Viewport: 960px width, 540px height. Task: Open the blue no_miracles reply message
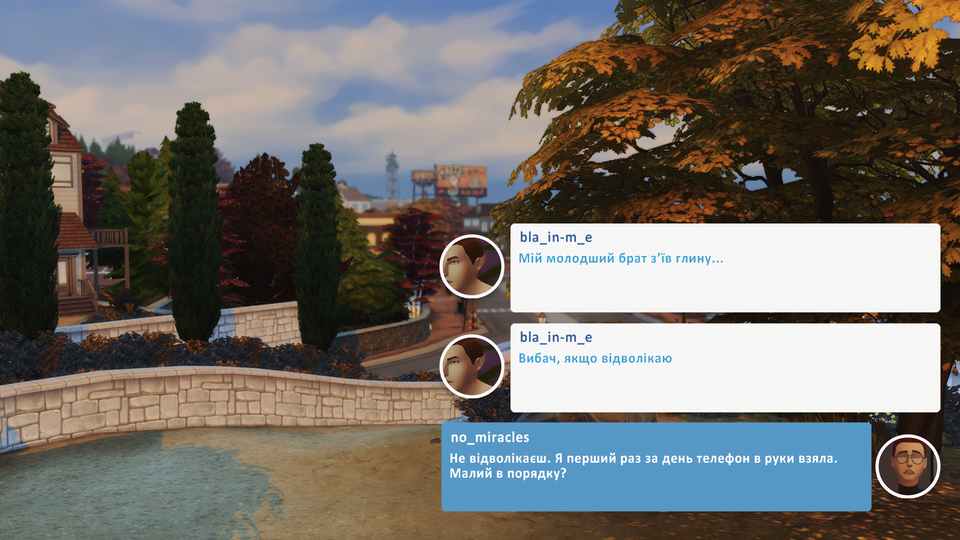(x=655, y=466)
